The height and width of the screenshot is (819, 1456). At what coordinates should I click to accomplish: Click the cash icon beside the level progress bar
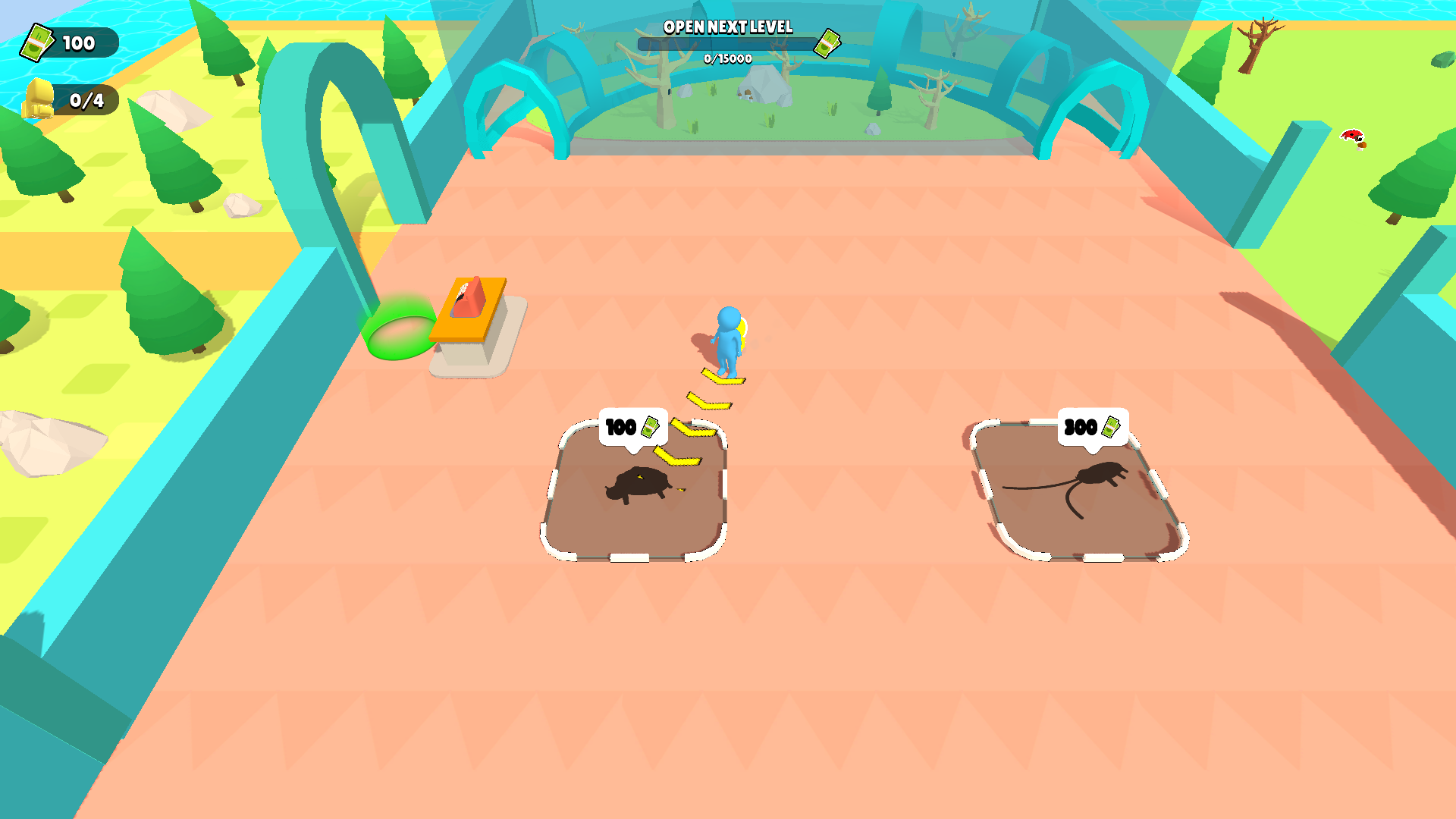827,43
